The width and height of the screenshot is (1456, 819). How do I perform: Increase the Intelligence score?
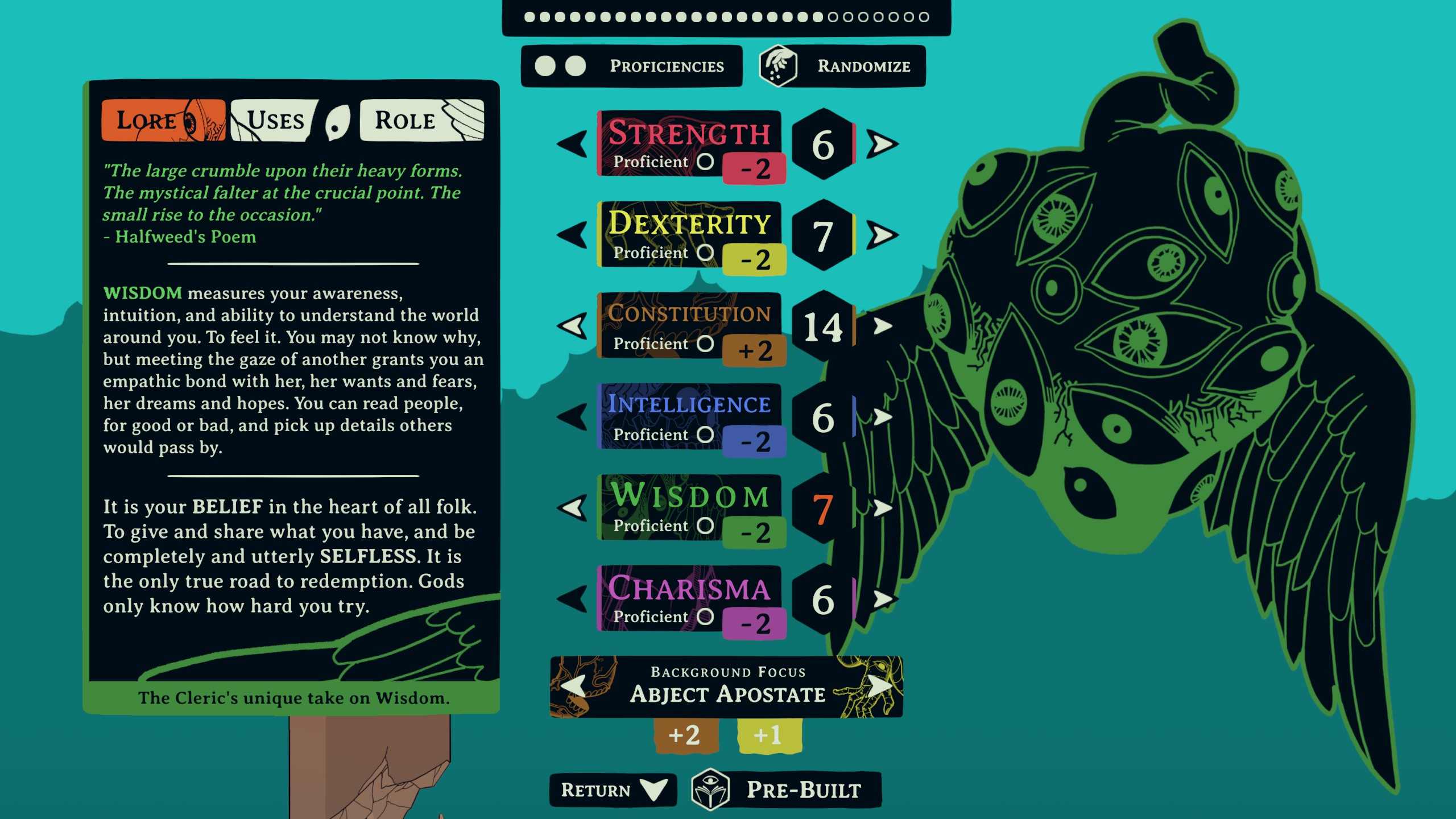tap(882, 417)
